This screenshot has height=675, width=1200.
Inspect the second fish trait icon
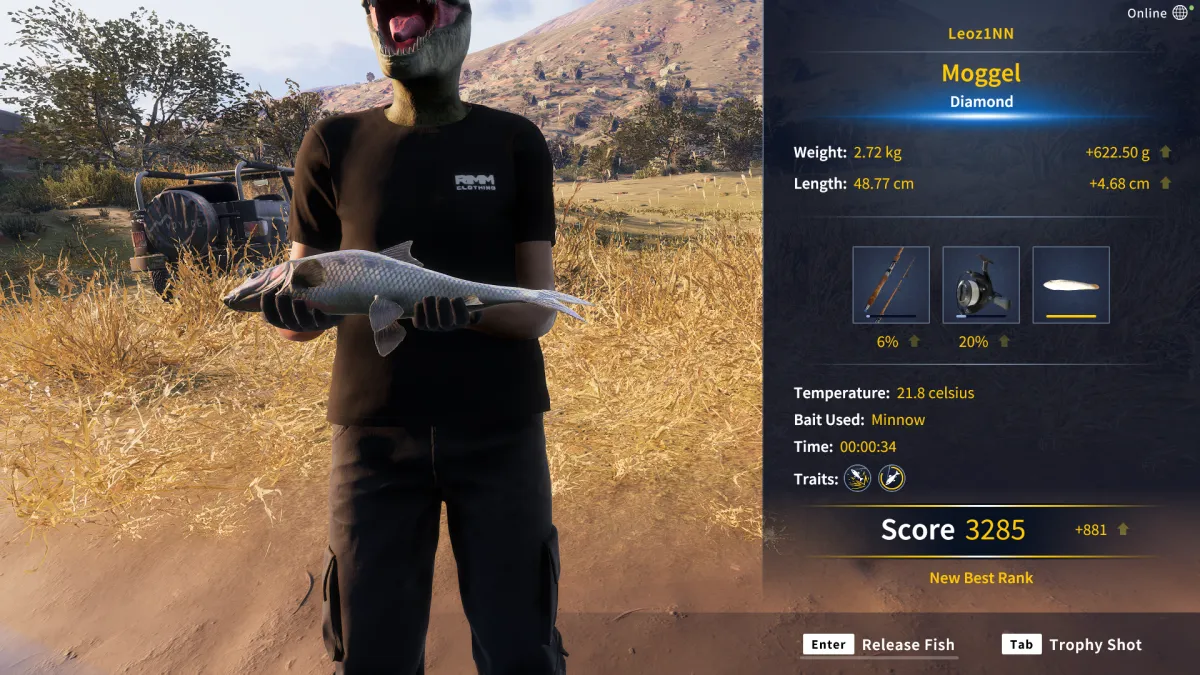[x=891, y=479]
